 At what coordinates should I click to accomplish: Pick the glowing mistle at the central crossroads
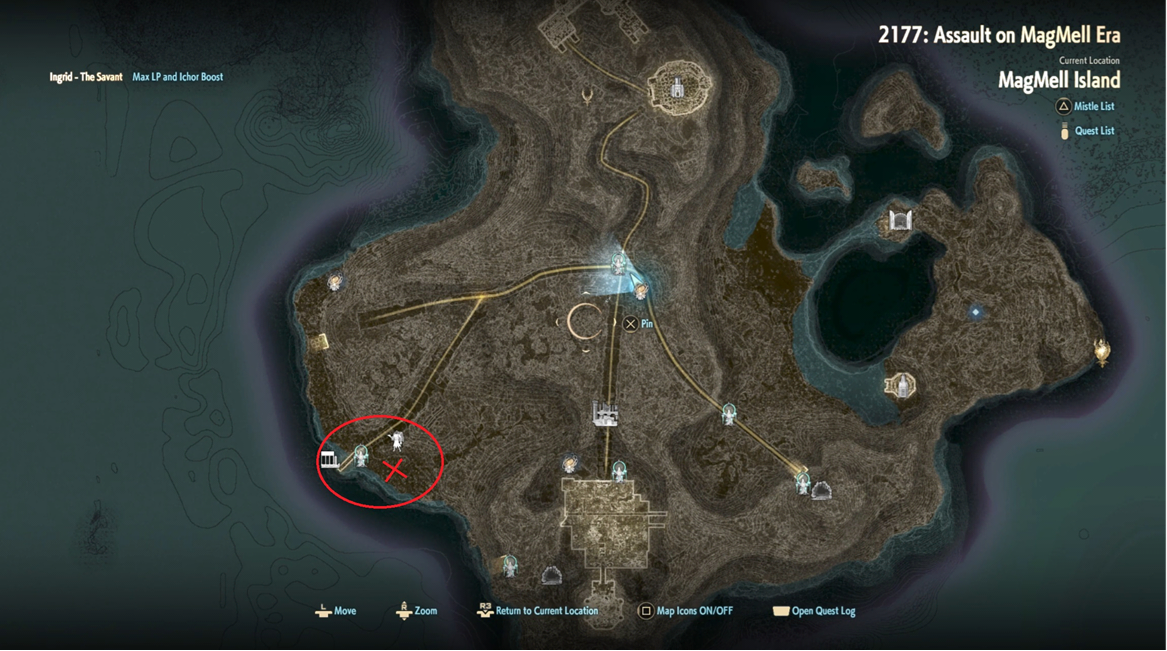click(x=620, y=264)
